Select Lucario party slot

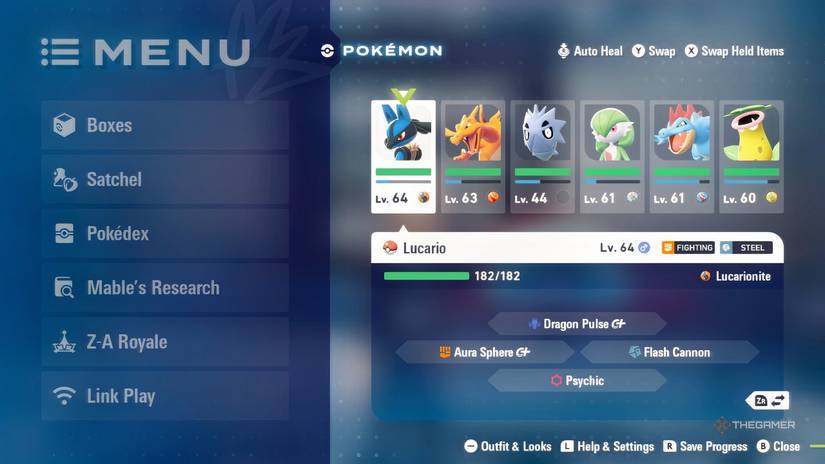tap(403, 156)
